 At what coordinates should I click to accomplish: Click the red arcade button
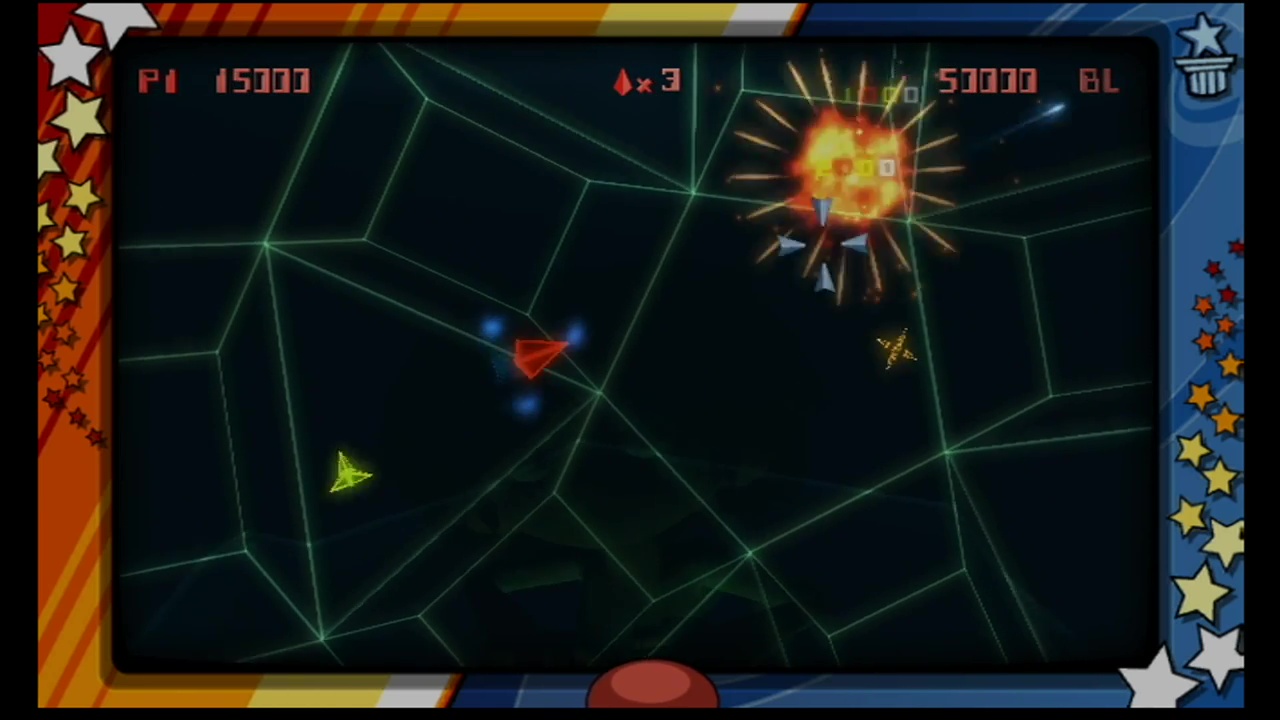(652, 686)
